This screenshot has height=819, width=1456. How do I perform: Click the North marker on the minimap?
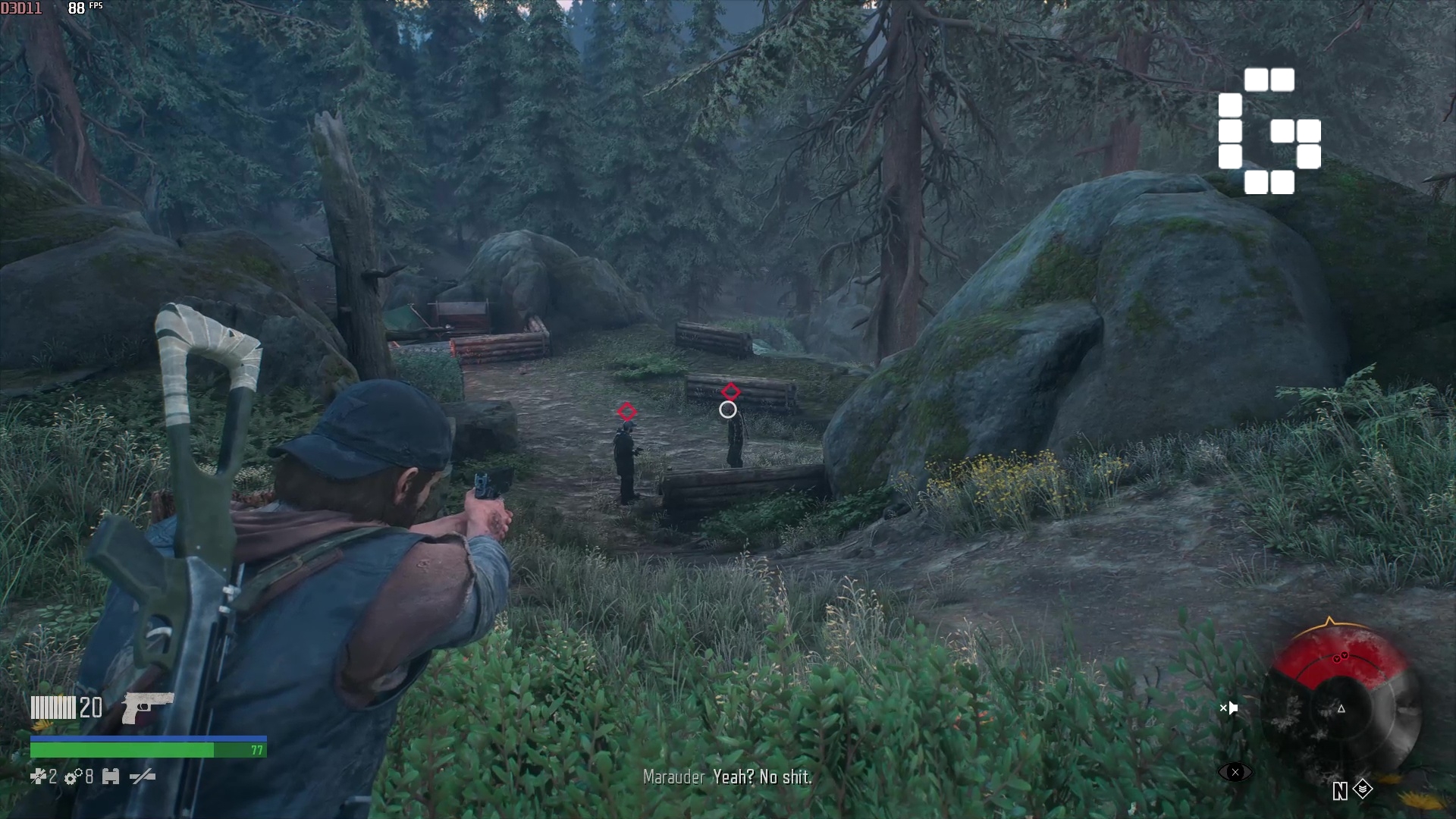(x=1341, y=791)
